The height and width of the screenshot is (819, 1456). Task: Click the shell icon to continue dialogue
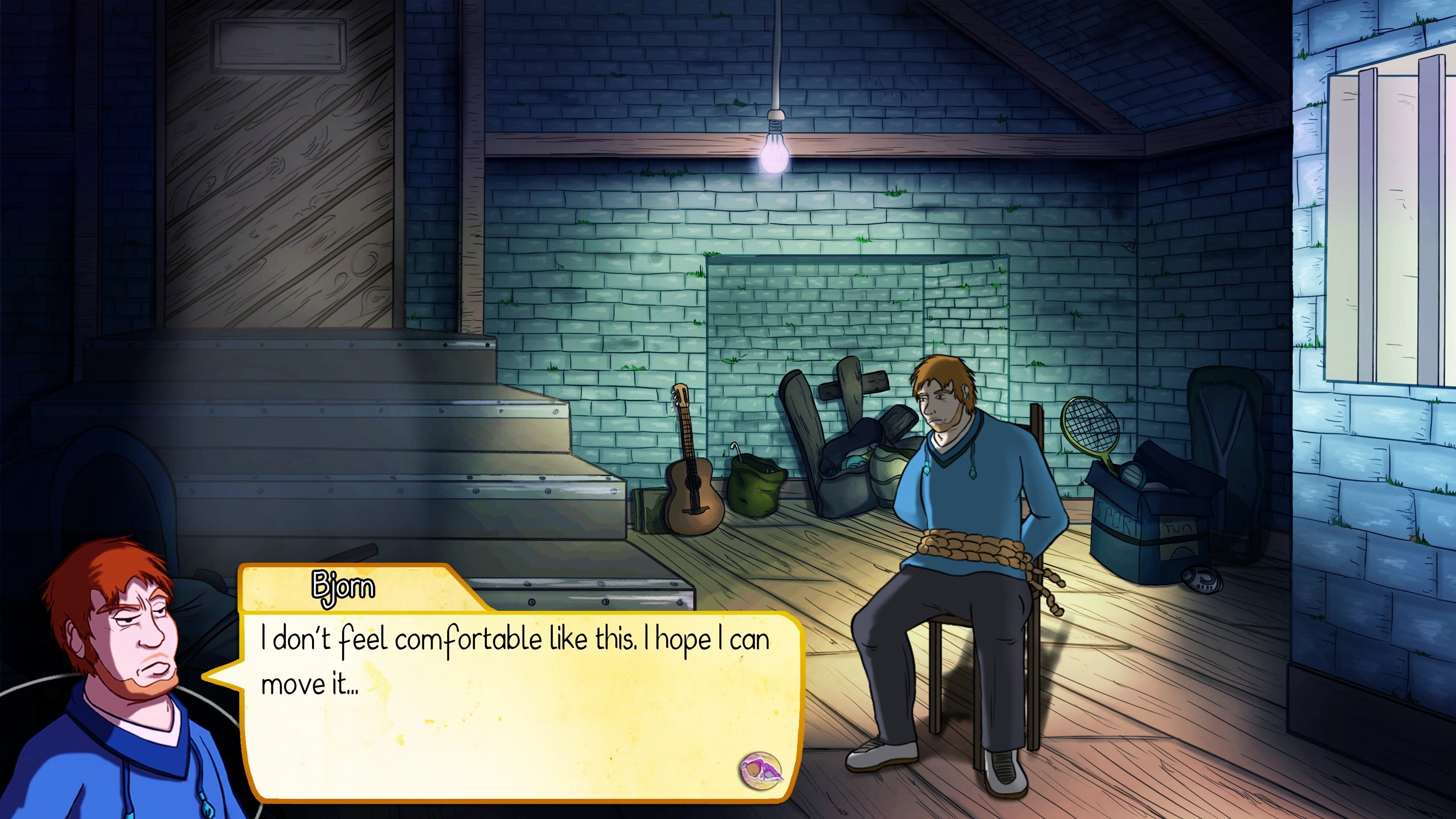[761, 769]
